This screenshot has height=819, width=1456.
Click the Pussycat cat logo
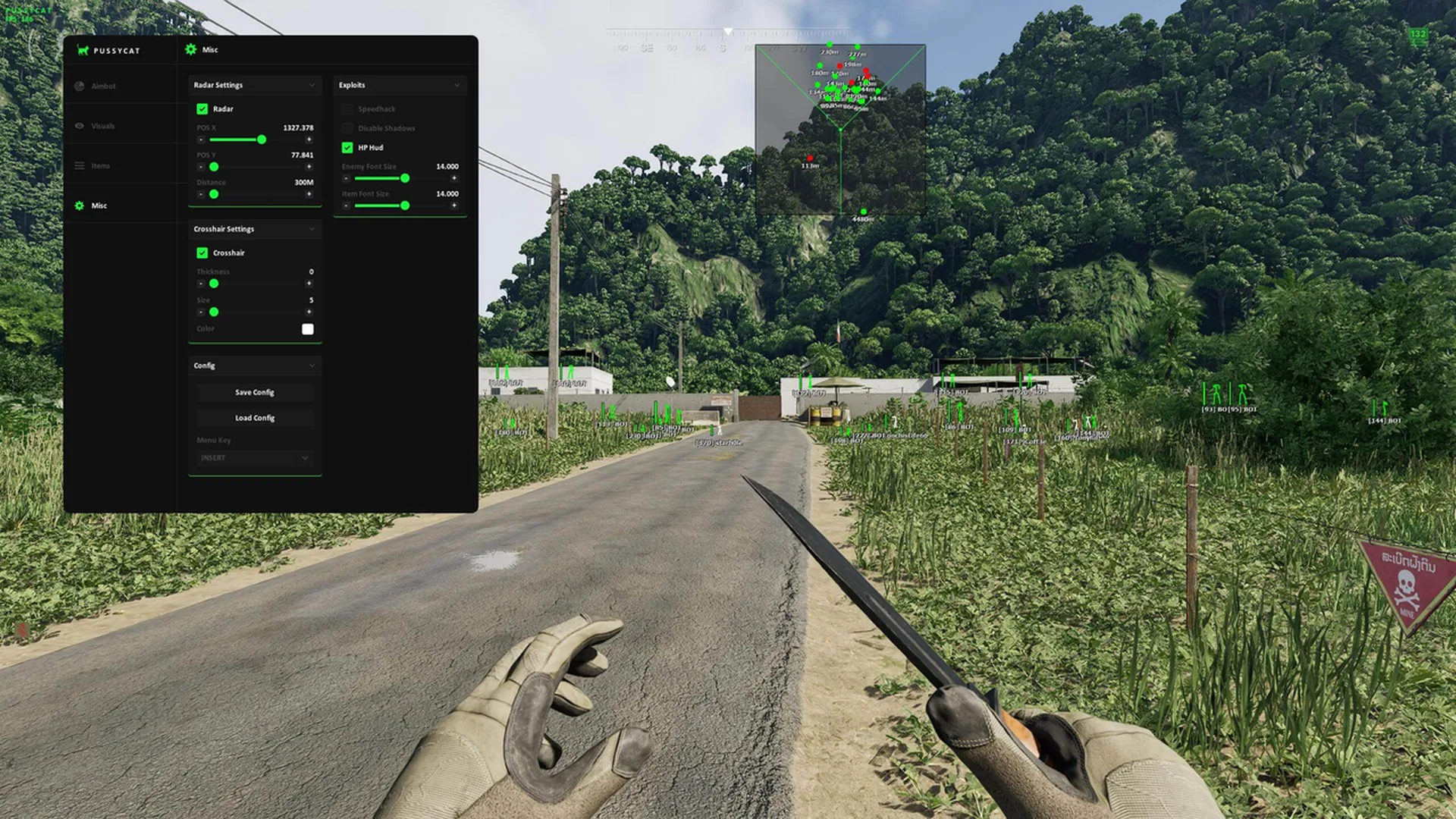coord(81,50)
